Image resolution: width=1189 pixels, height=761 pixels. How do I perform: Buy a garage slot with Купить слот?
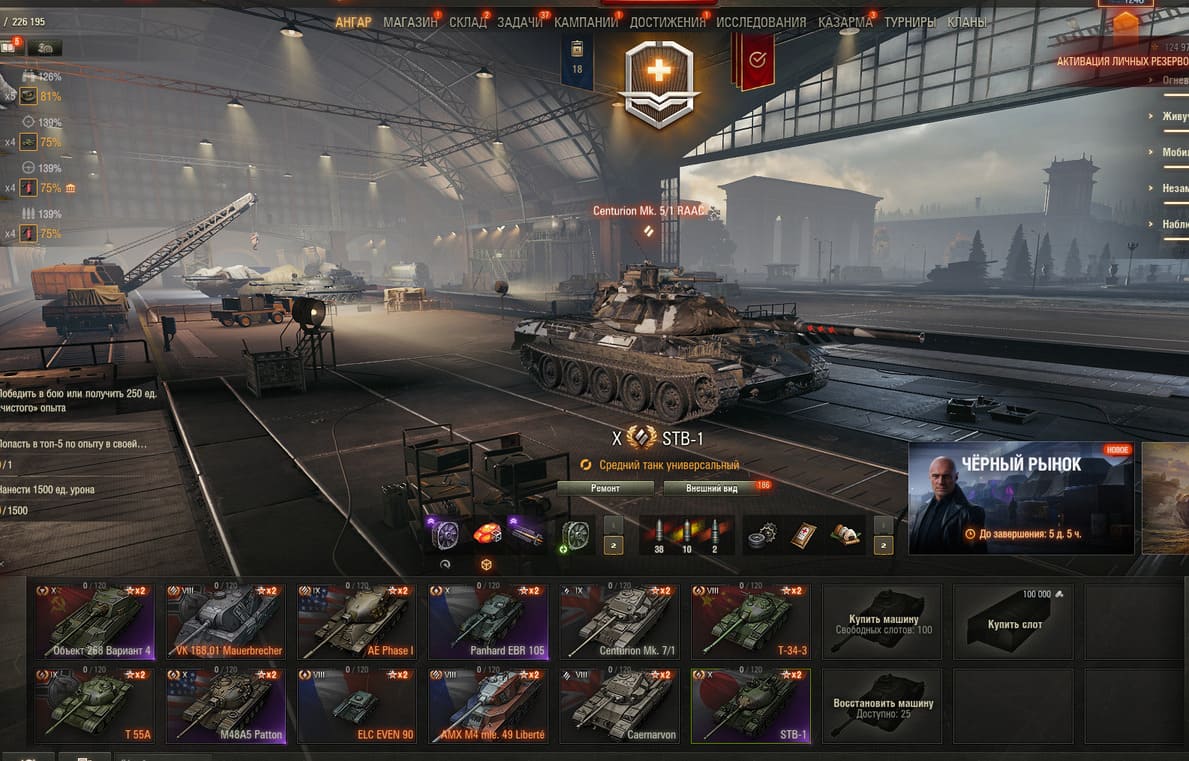[x=1012, y=621]
